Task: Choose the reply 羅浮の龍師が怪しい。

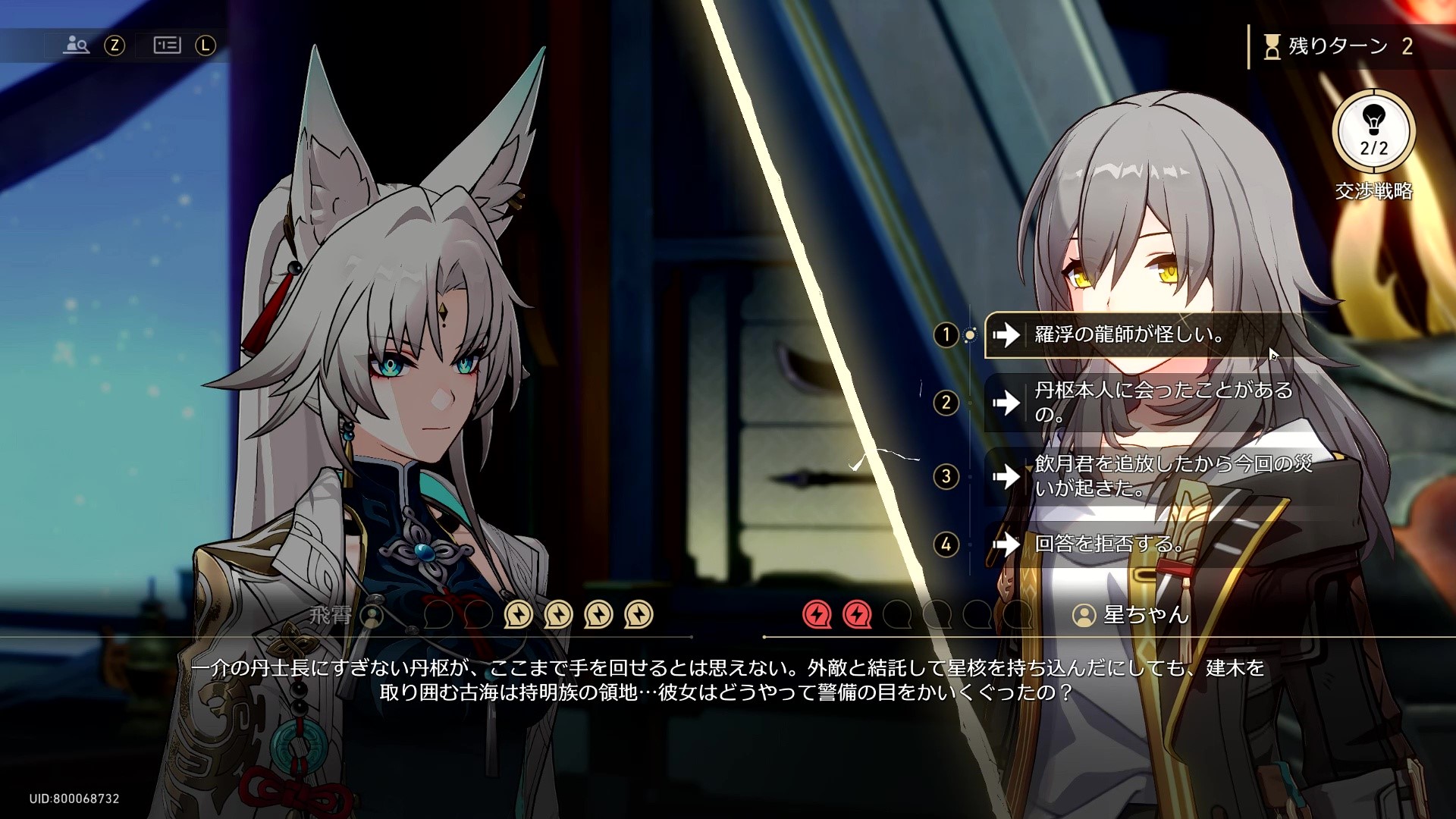Action: tap(1128, 334)
